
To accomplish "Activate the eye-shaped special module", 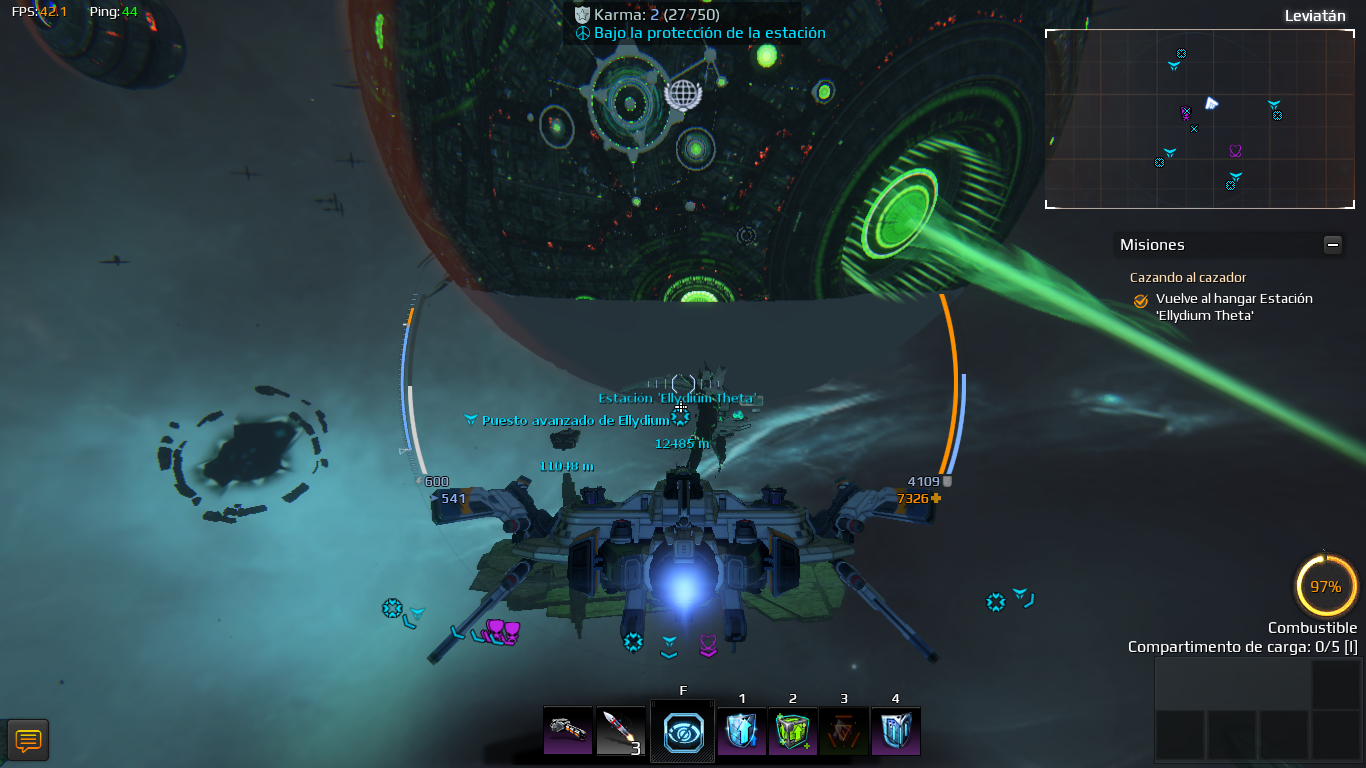I will click(x=683, y=732).
